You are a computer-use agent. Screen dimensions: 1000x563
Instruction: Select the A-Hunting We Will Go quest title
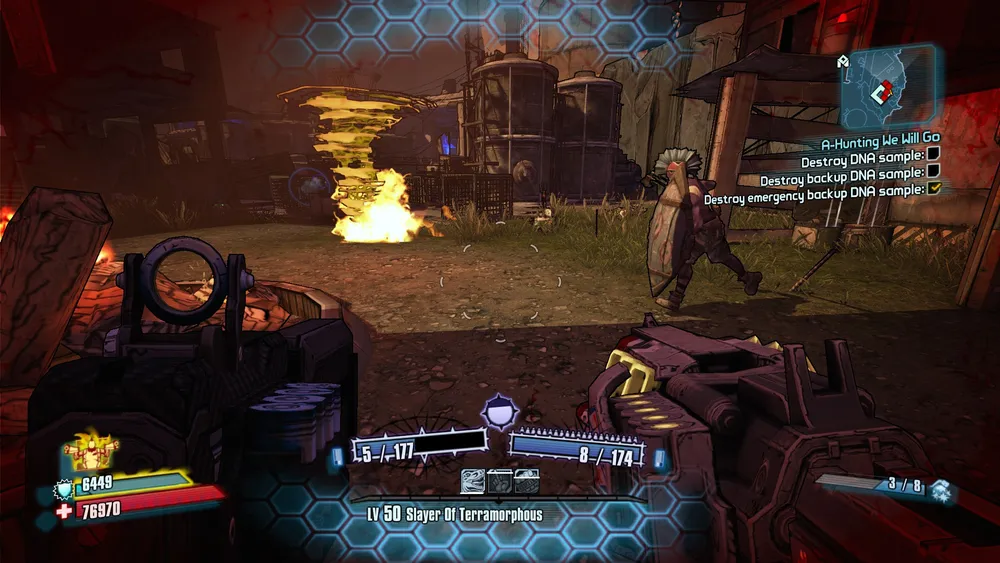(x=879, y=144)
